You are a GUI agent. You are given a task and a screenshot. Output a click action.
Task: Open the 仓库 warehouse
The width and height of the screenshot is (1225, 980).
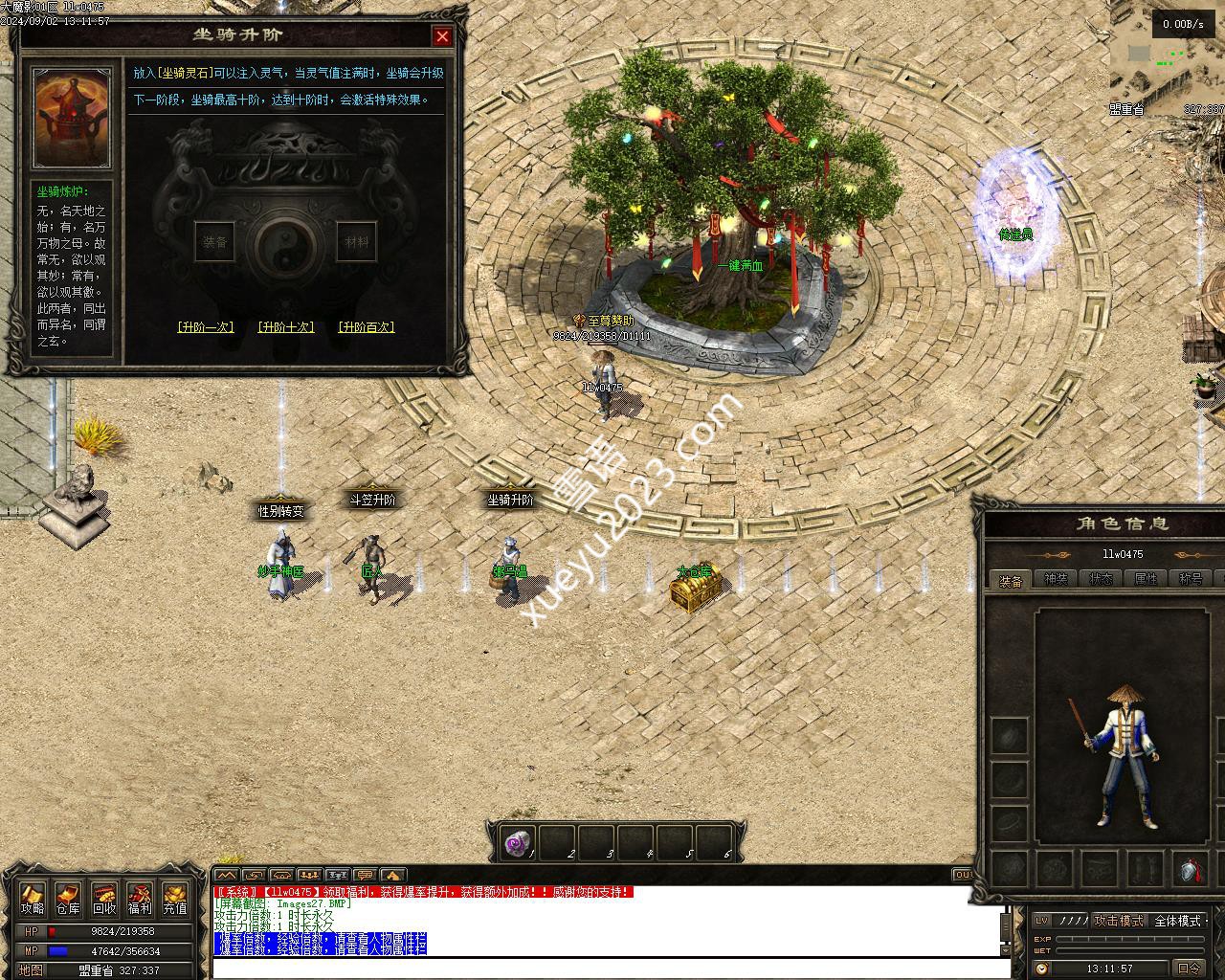pyautogui.click(x=68, y=900)
